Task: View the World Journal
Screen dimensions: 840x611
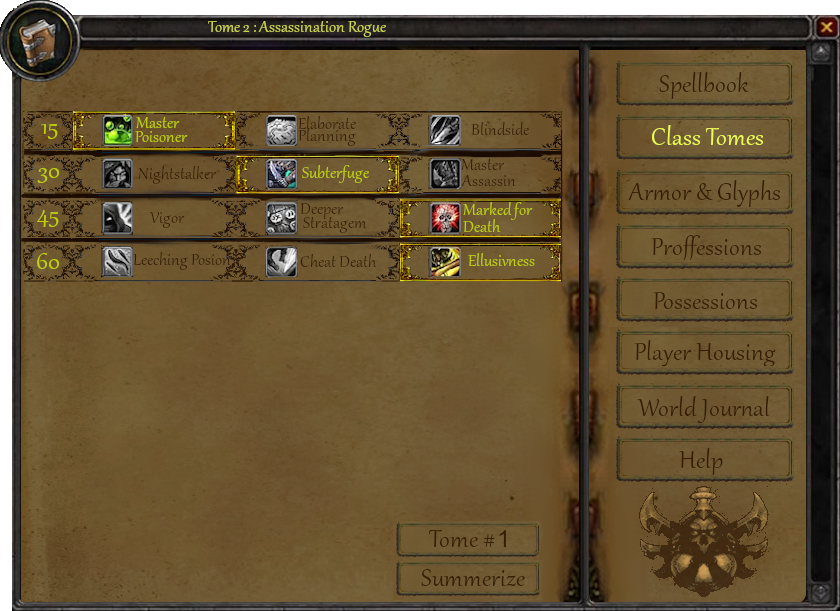Action: (x=704, y=408)
